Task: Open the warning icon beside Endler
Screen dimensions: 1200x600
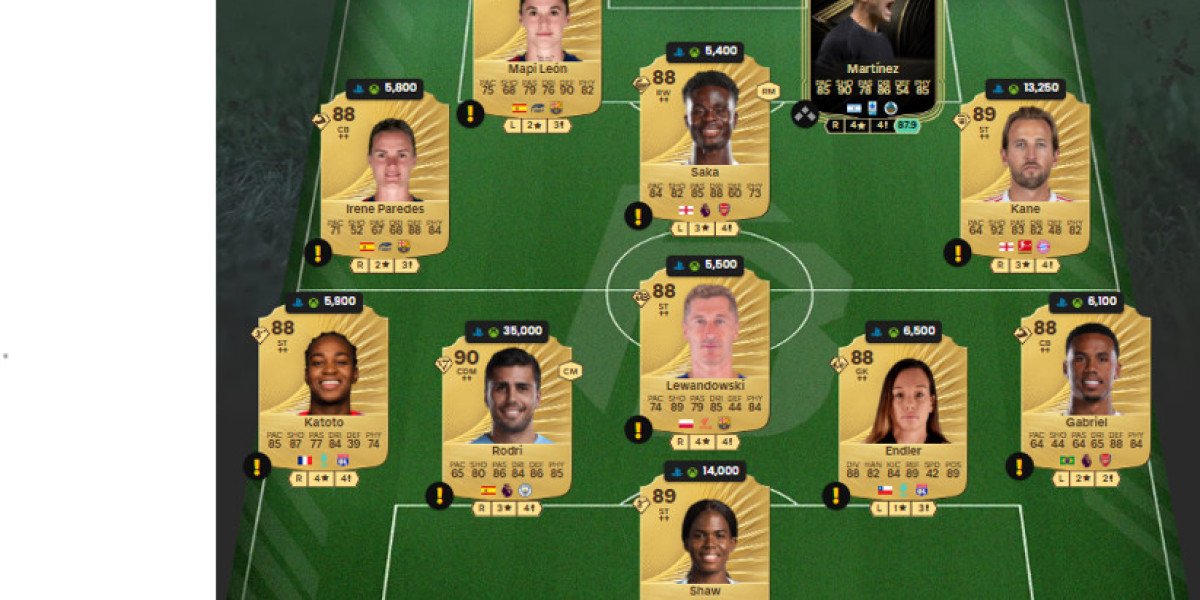Action: [836, 495]
